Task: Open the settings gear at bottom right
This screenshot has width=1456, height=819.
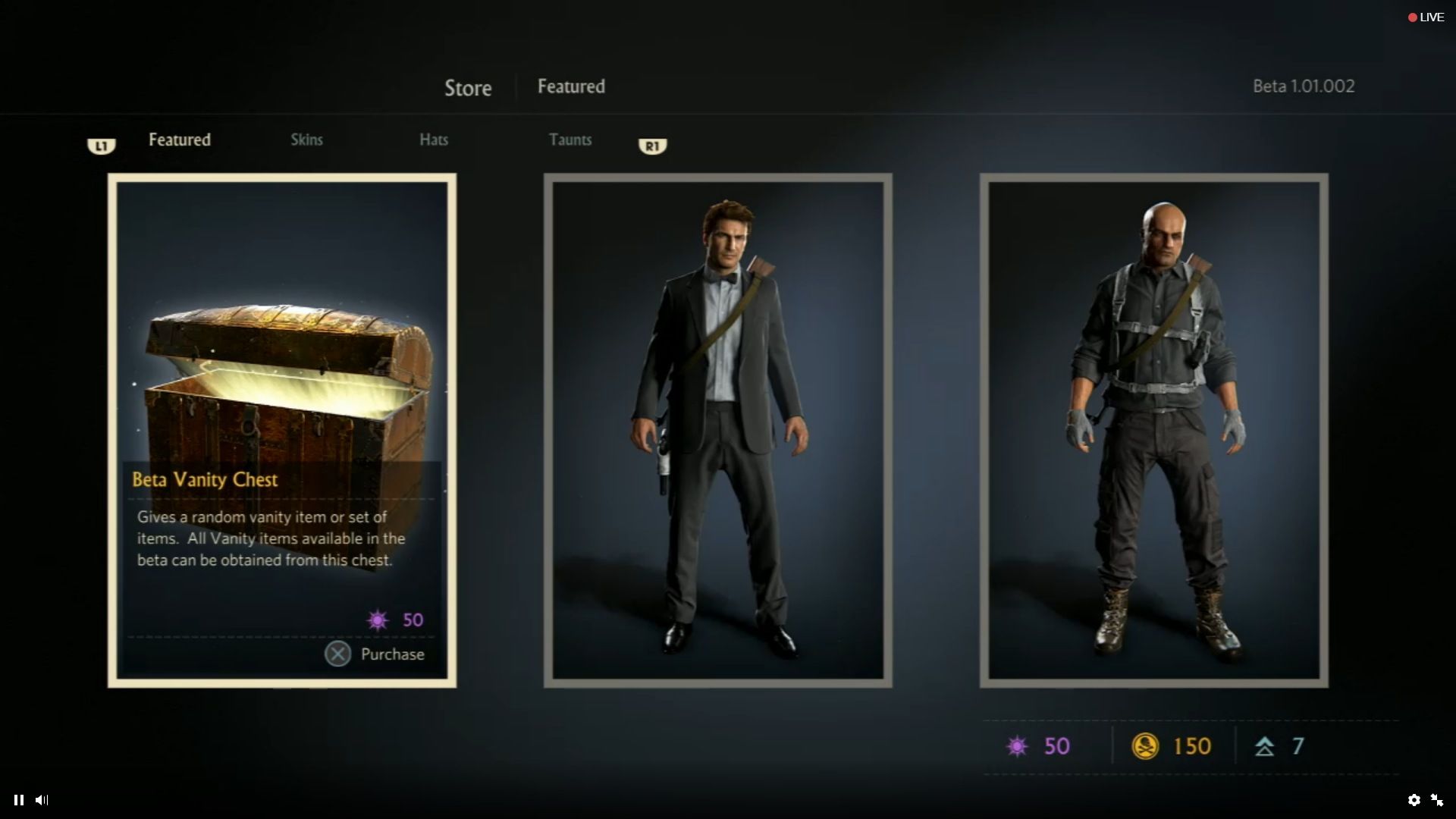Action: tap(1416, 800)
